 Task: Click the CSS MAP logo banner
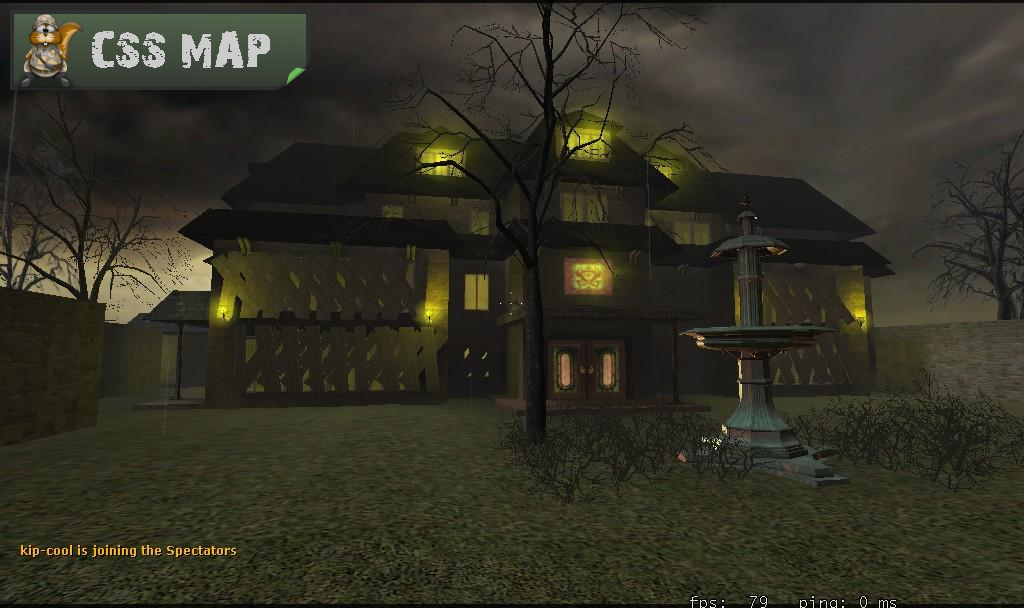click(x=159, y=50)
